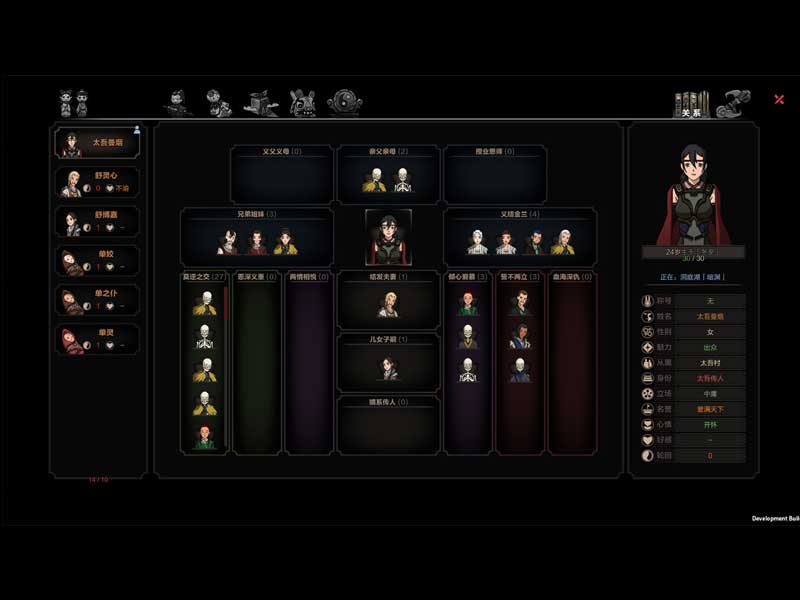Select the blue-haired portrait in 义结金兰
The height and width of the screenshot is (600, 800).
point(535,242)
